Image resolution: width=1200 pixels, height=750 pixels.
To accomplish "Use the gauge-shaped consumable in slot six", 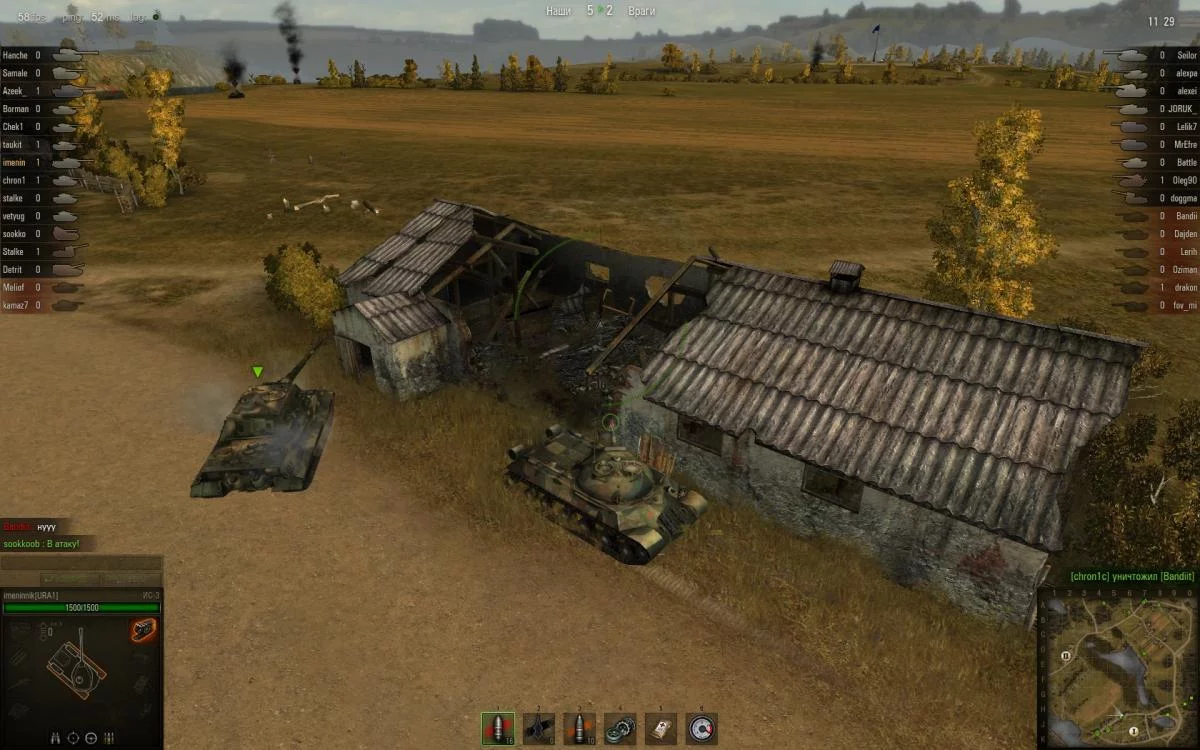I will click(x=701, y=728).
